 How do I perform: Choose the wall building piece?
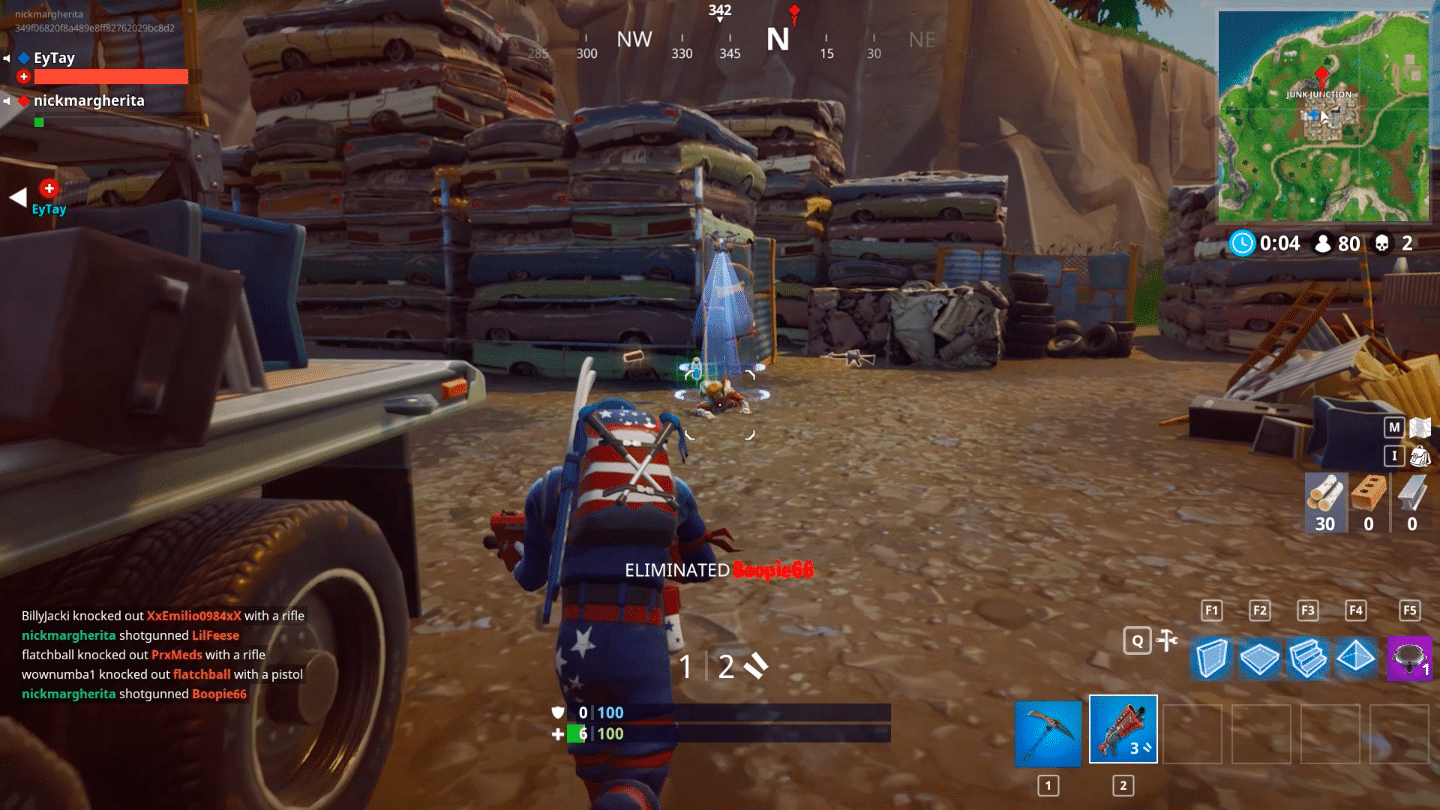(1212, 659)
